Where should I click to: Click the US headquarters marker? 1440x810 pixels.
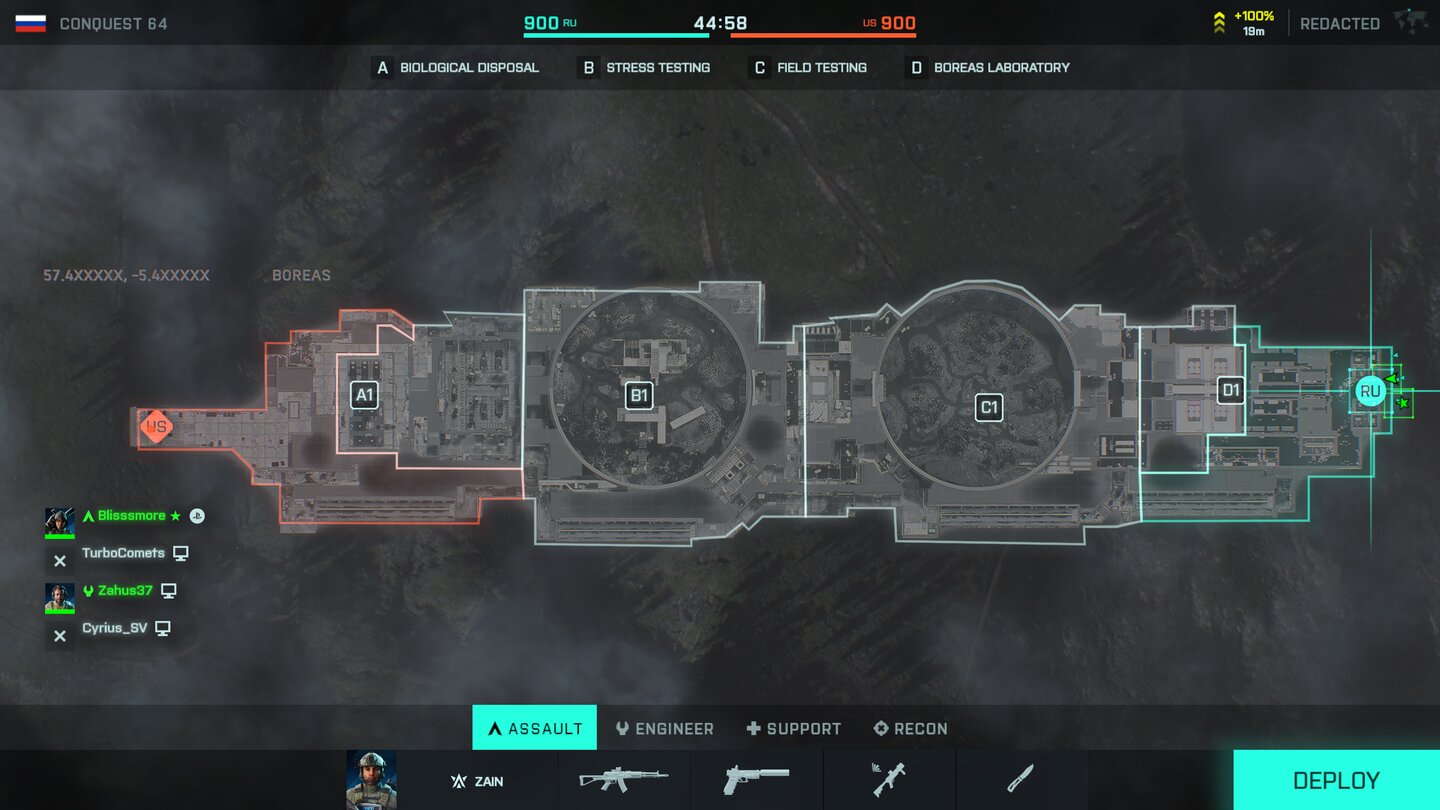[x=155, y=428]
